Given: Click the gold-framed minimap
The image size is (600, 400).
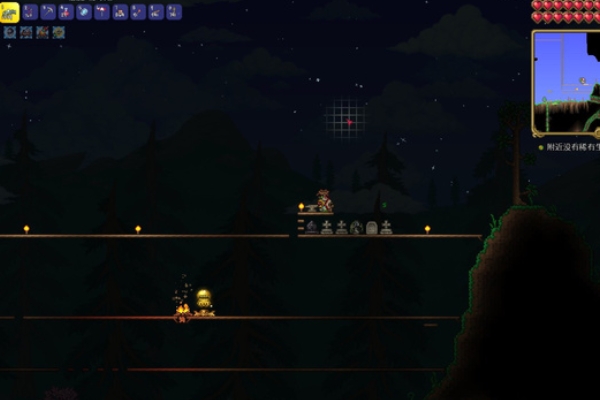Looking at the screenshot, I should 565,82.
